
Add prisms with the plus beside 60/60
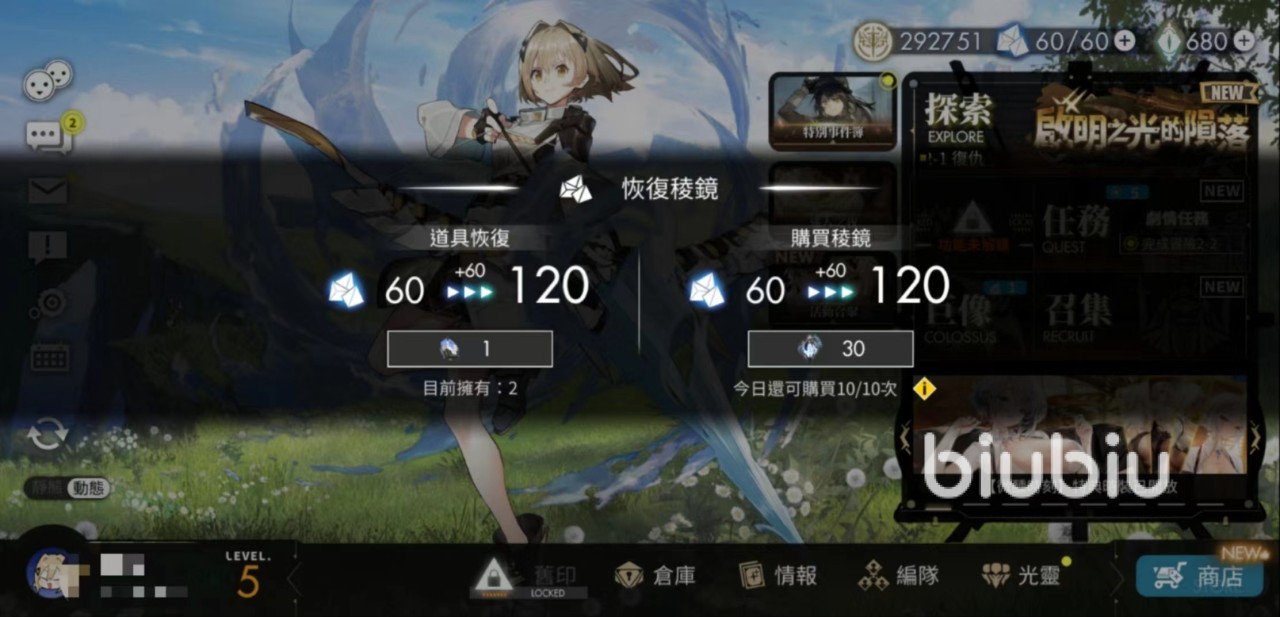[1125, 41]
